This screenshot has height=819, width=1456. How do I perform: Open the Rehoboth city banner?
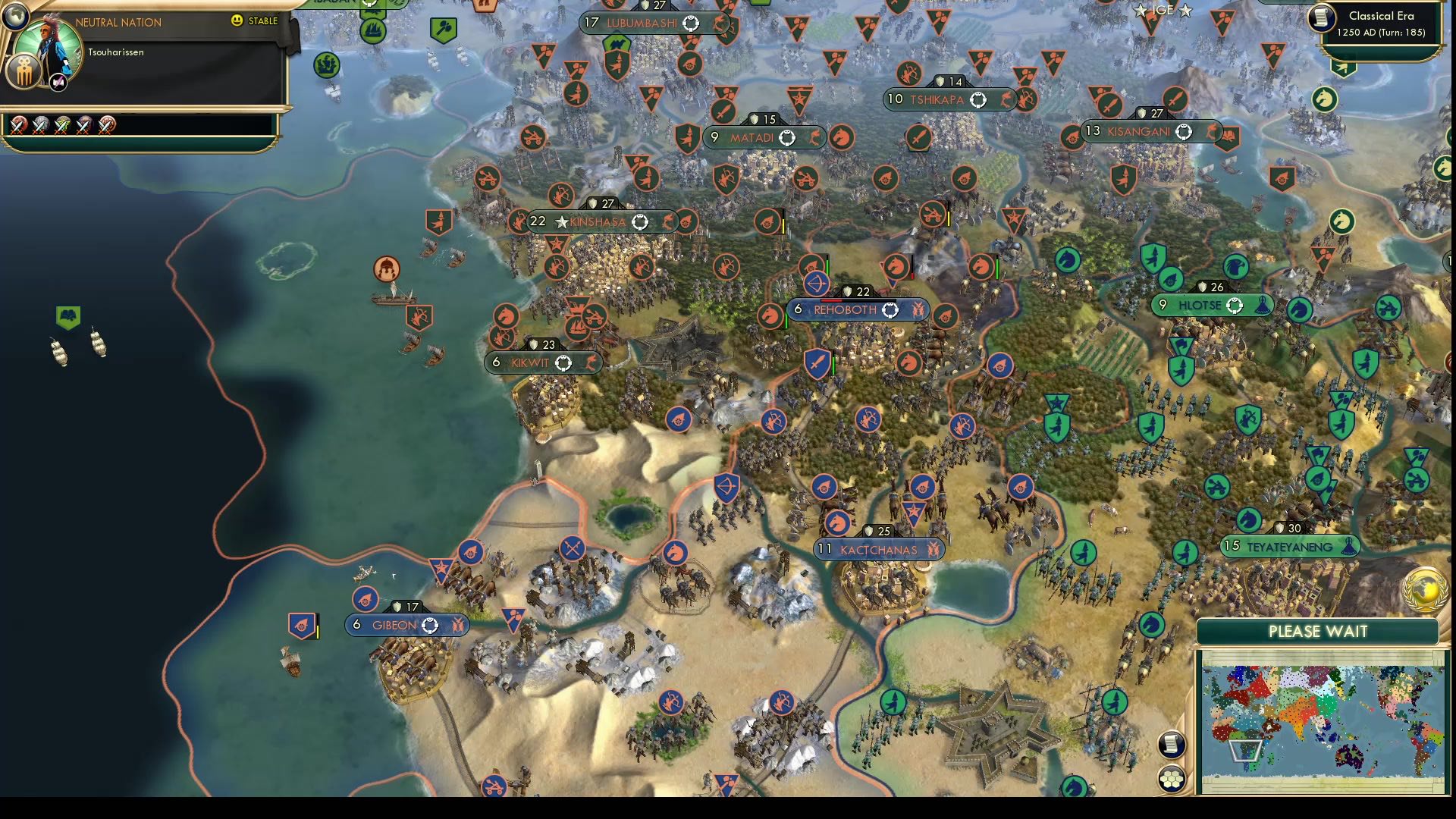click(x=857, y=309)
